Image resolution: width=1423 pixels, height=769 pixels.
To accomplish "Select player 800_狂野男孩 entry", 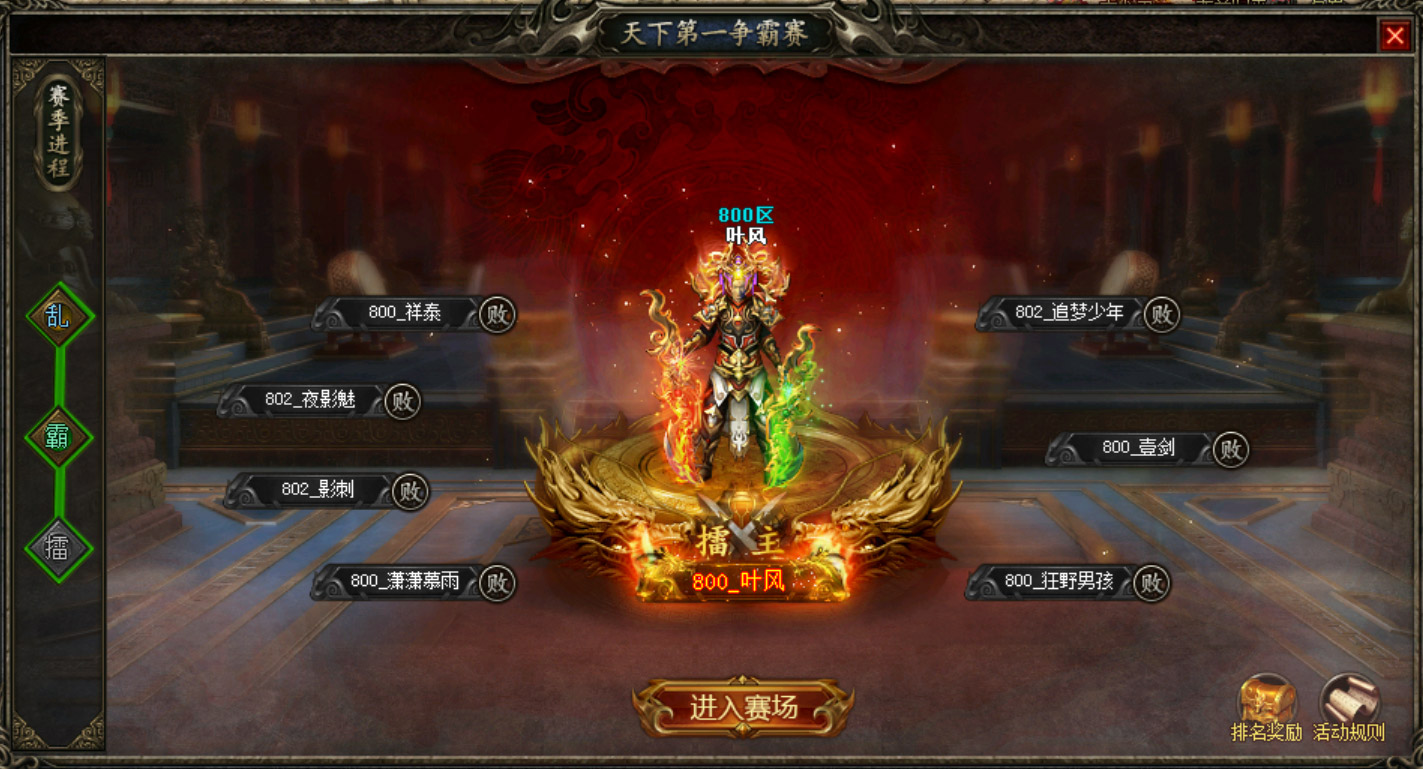I will (x=1058, y=582).
